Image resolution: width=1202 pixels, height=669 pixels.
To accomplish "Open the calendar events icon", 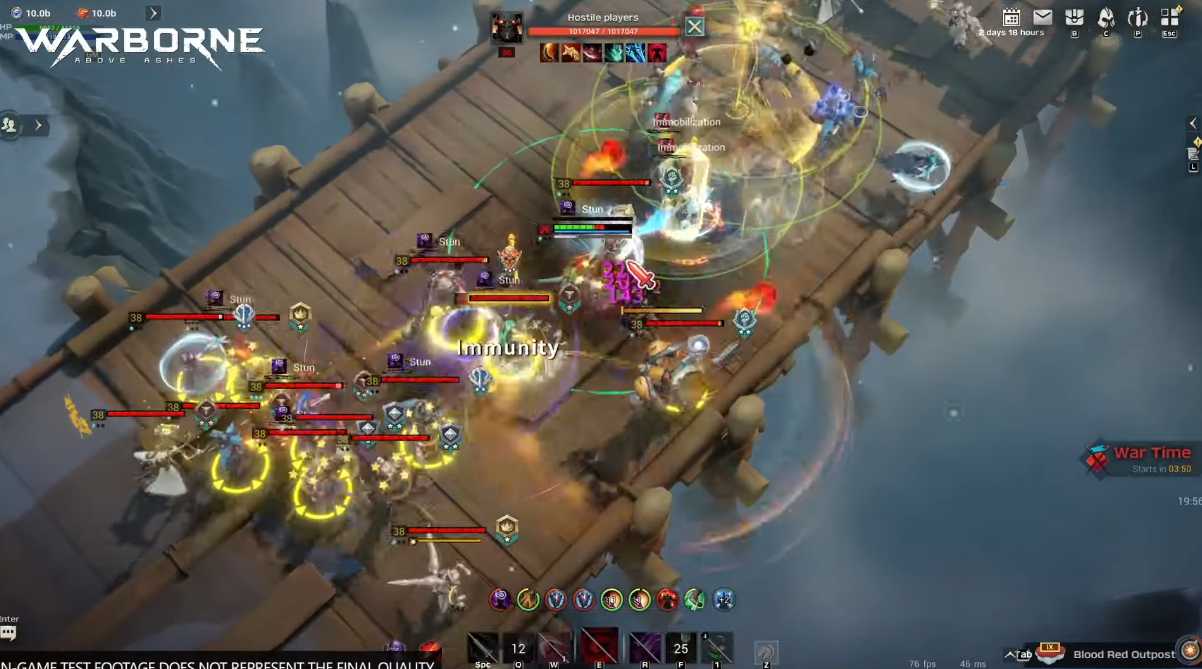I will coord(1011,17).
